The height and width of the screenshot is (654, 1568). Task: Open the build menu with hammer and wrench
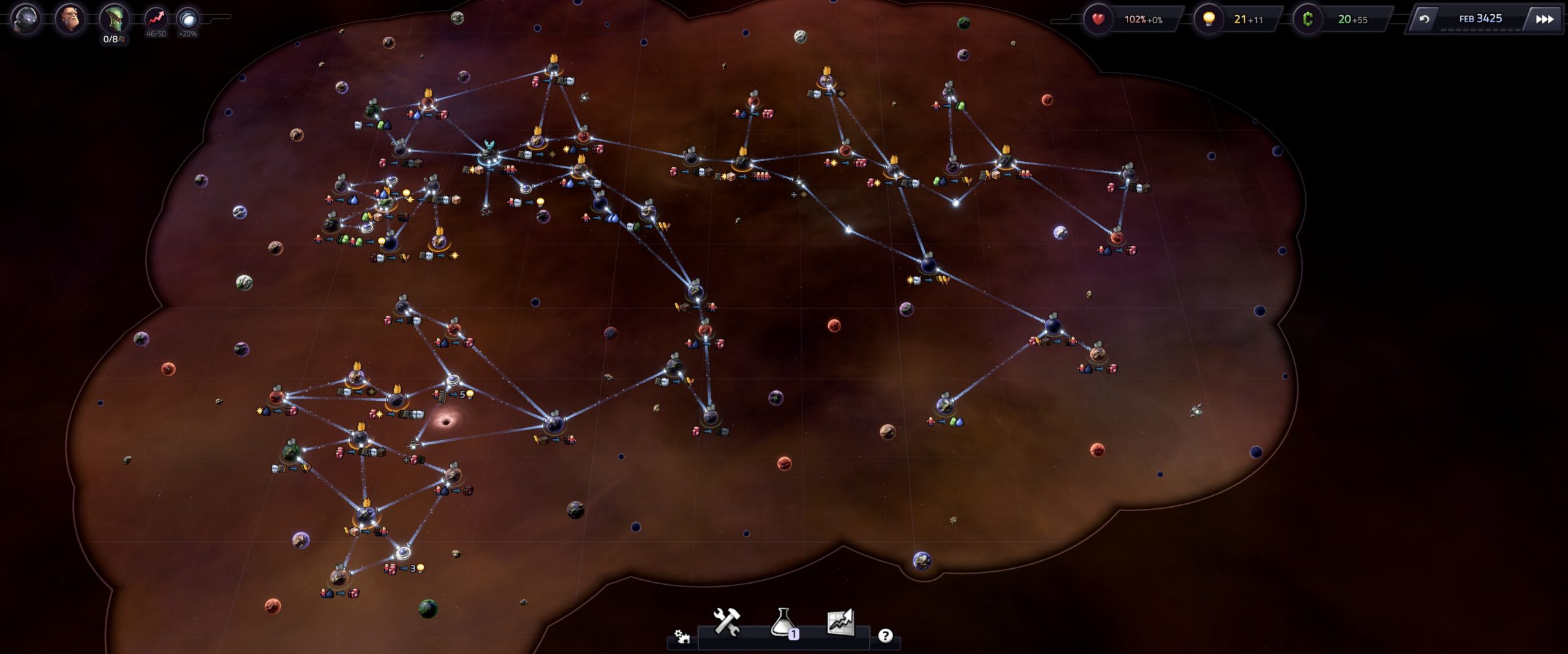[726, 622]
